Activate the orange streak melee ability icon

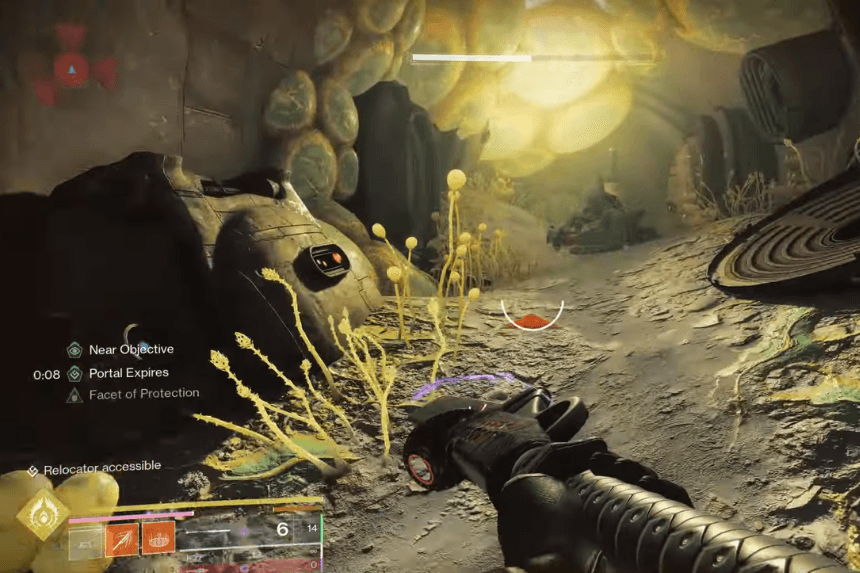tap(121, 538)
